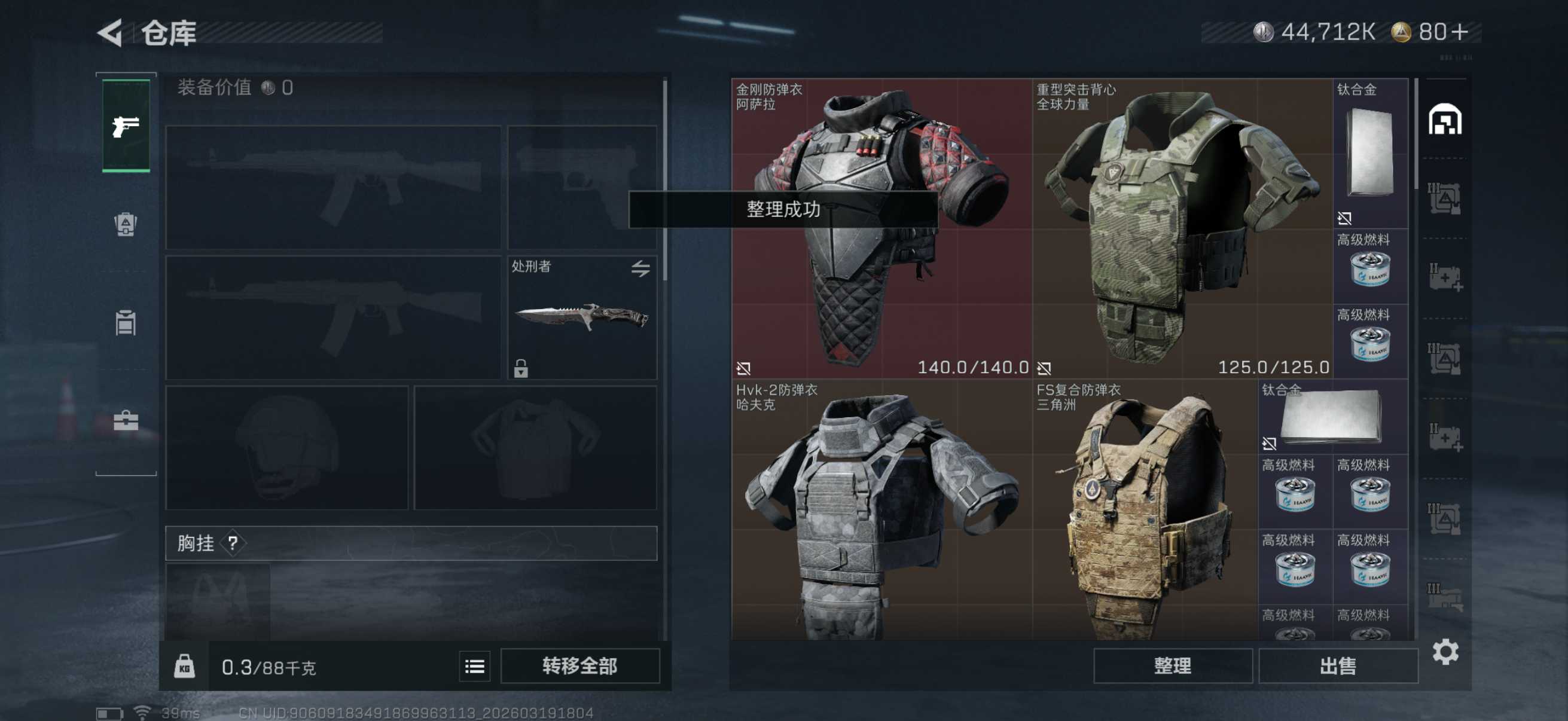Add more gold currency
Viewport: 1568px width, 721px height.
tap(1460, 32)
